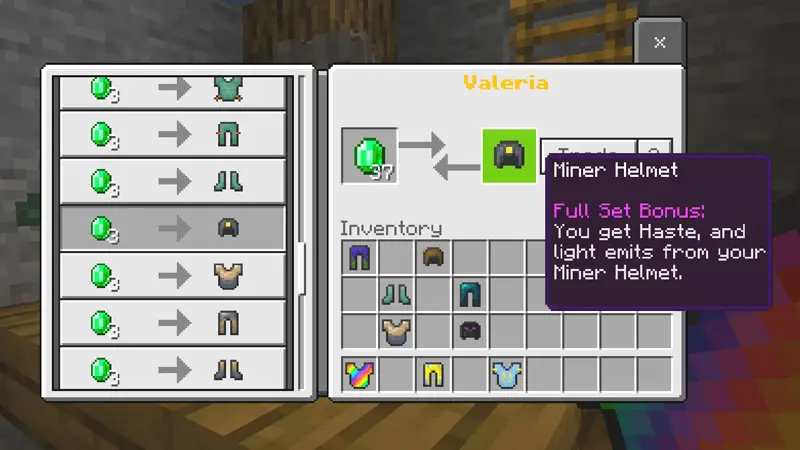Pick the black purple-eyed helmet in inventory

[470, 330]
